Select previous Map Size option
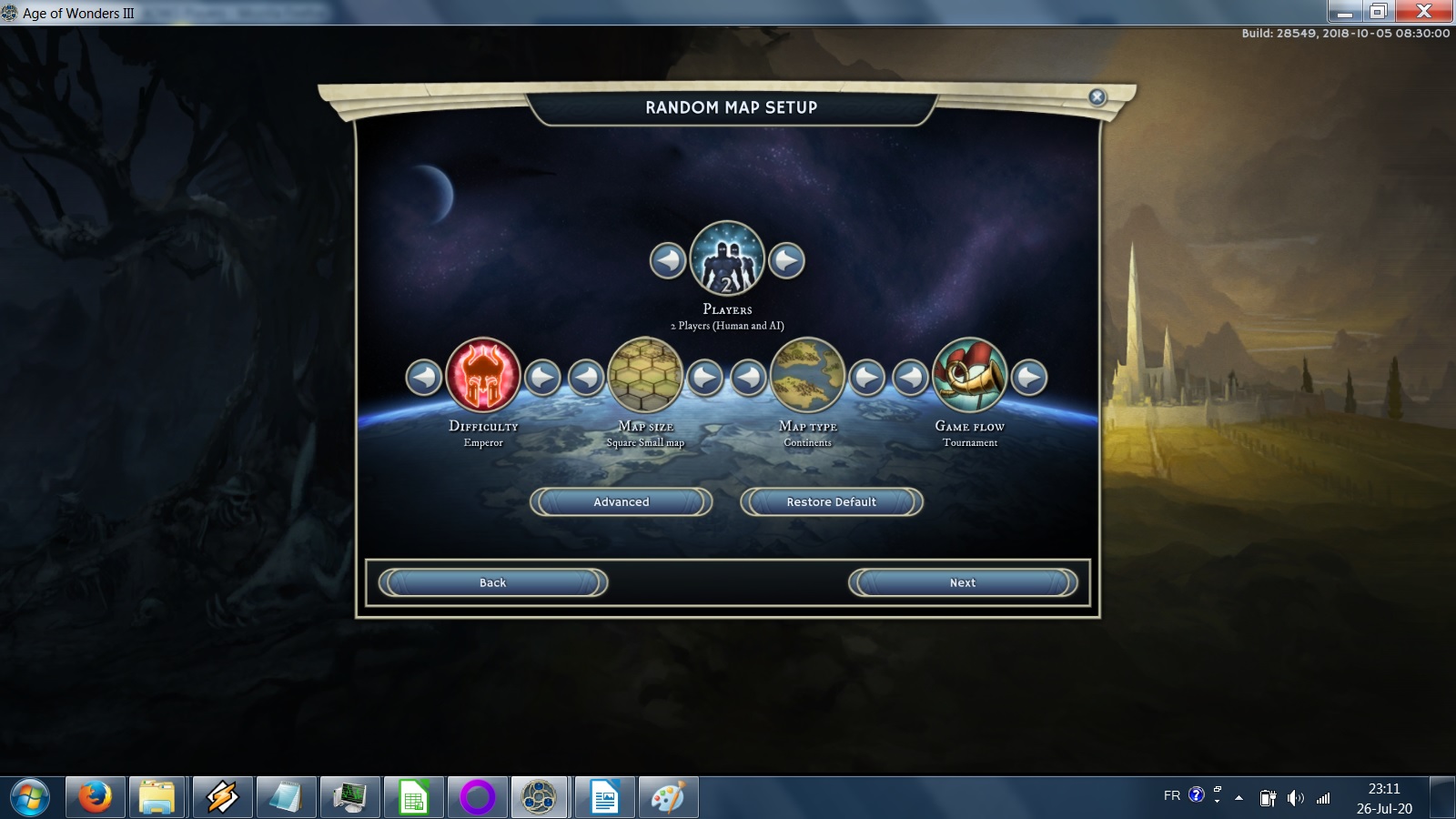The height and width of the screenshot is (819, 1456). (x=587, y=377)
